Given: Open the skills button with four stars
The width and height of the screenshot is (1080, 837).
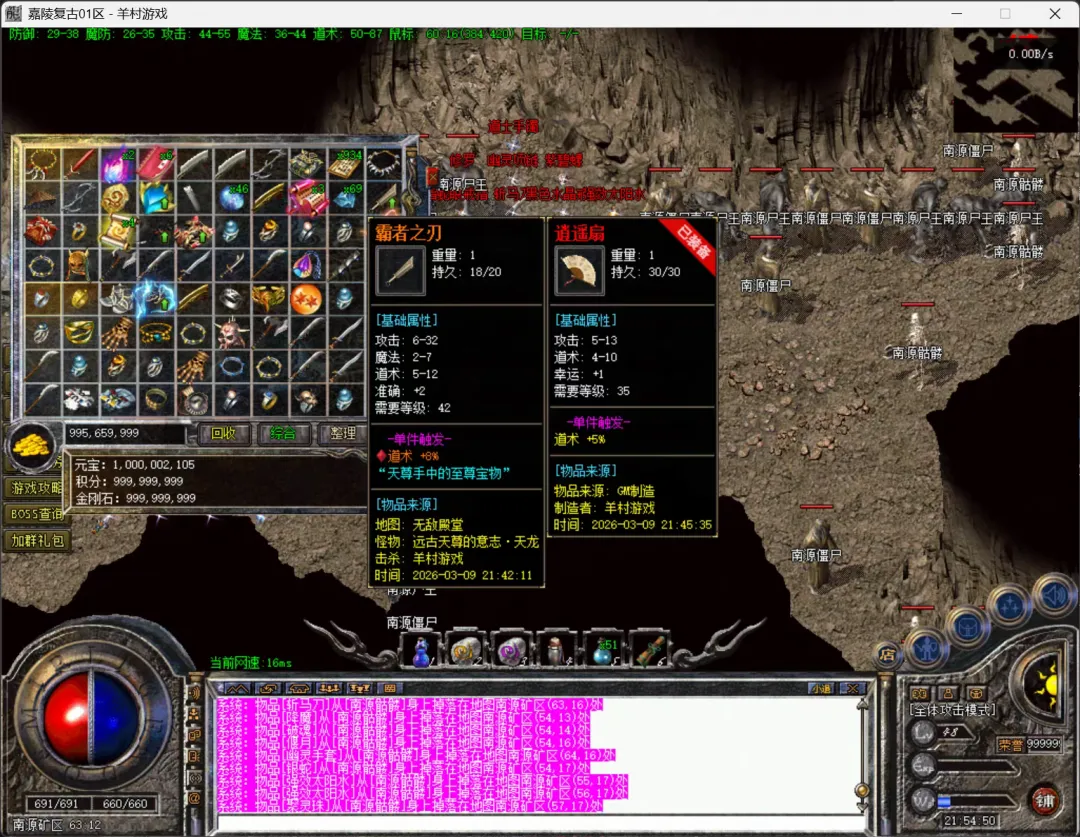Looking at the screenshot, I should [1009, 605].
